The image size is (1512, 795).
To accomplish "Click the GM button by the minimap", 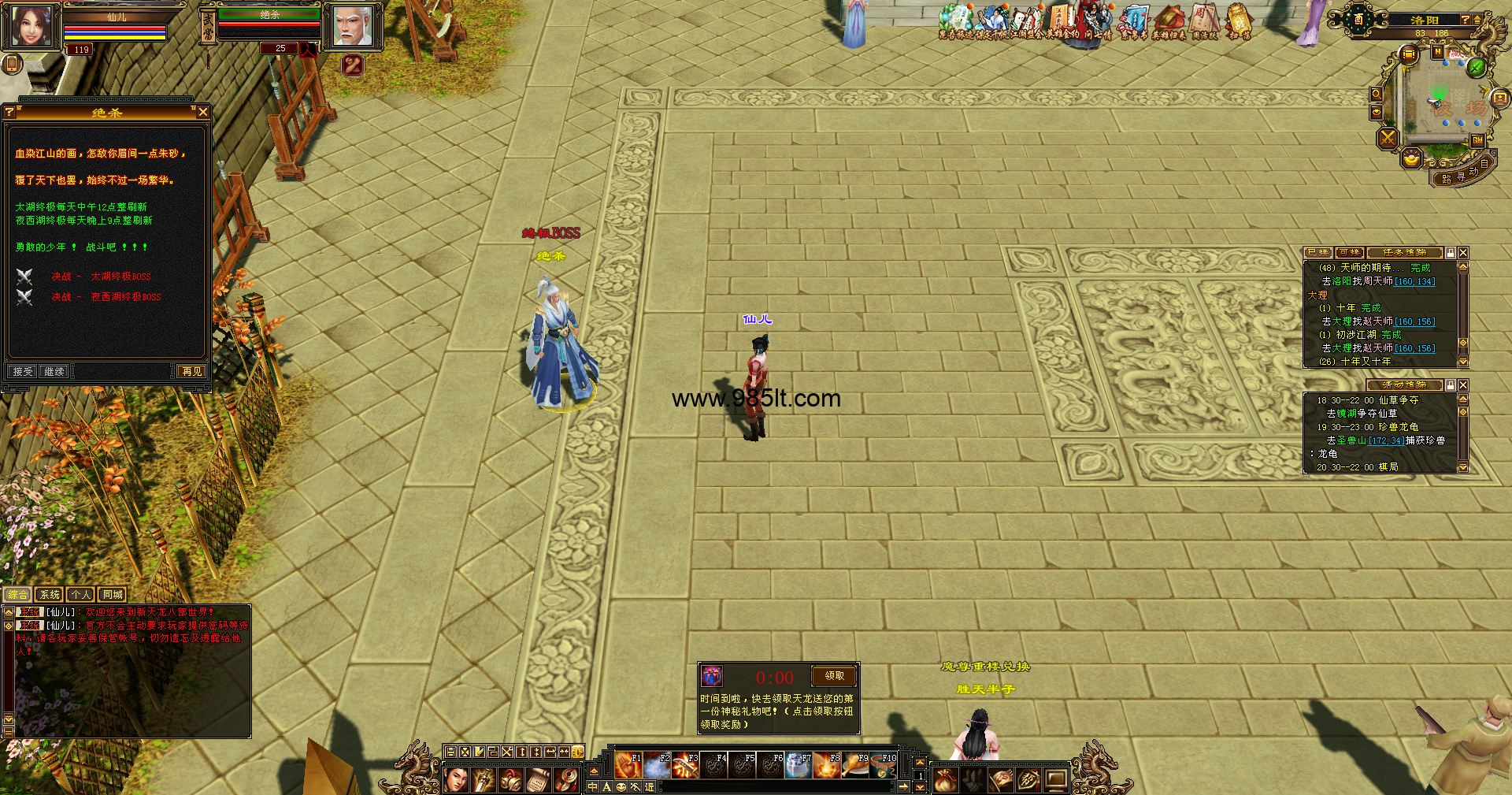I will [x=1477, y=140].
